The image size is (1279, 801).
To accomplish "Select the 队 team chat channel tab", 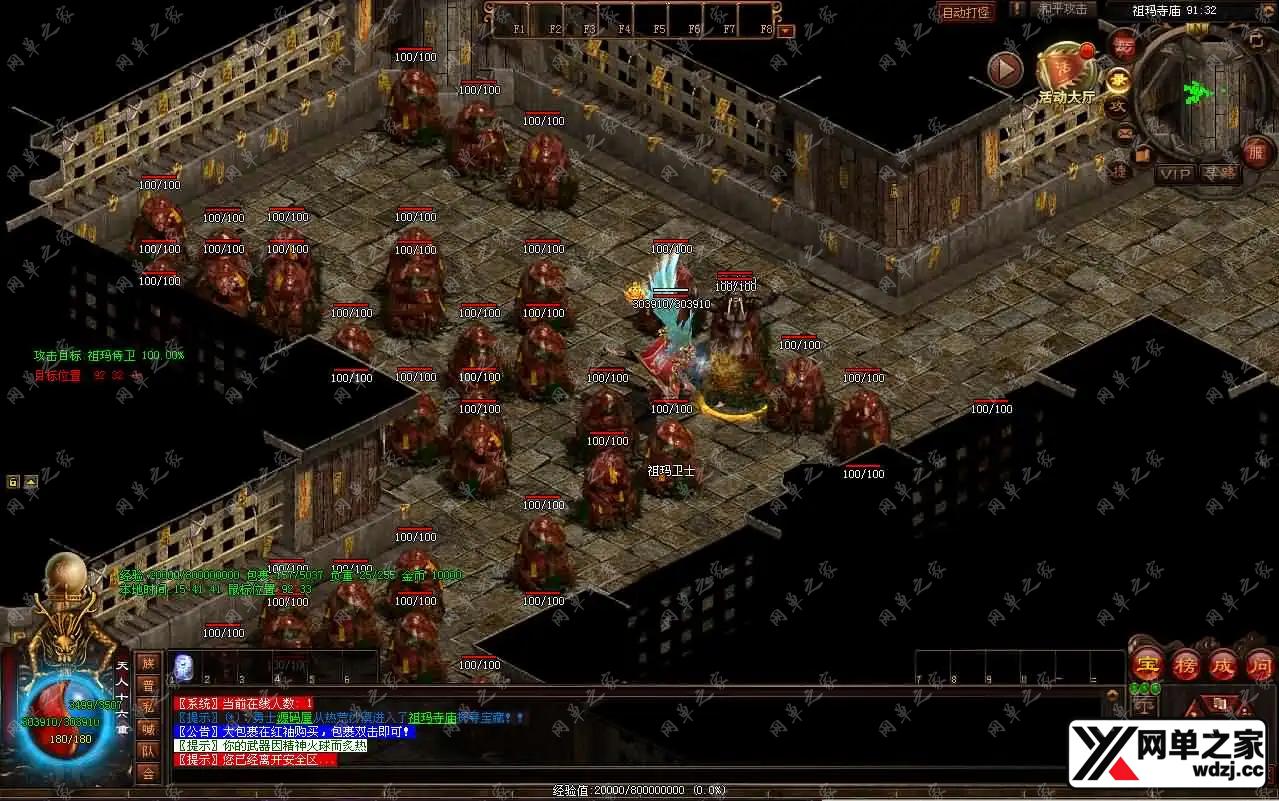I will (x=148, y=751).
